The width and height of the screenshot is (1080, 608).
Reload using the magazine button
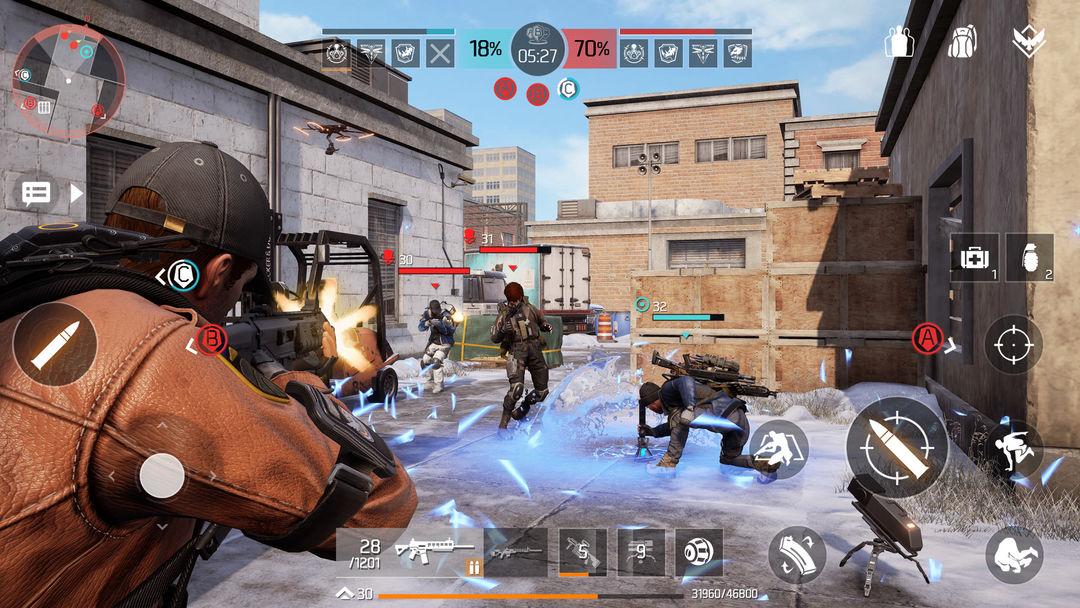pos(797,555)
